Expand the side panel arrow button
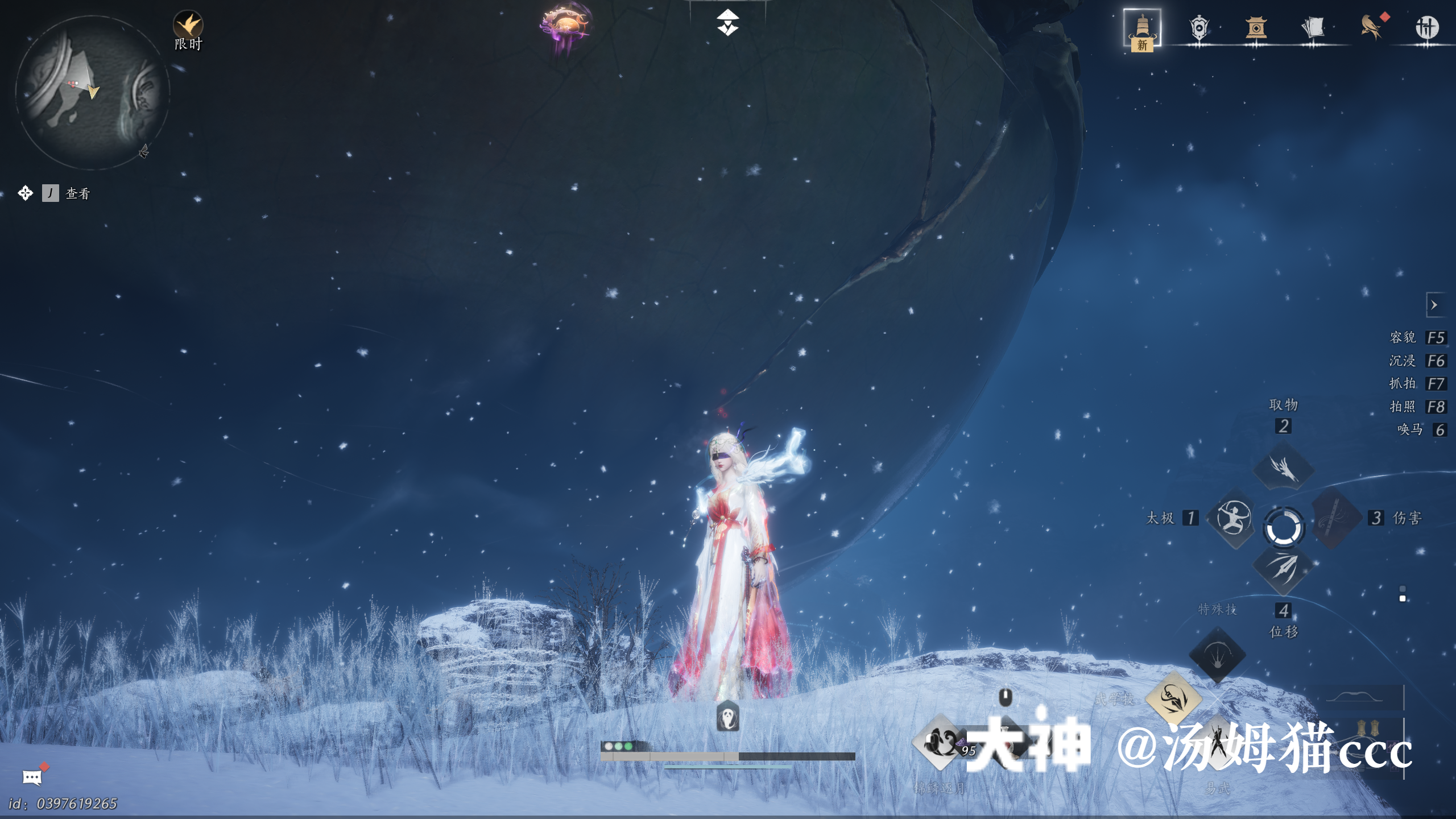 (1434, 305)
